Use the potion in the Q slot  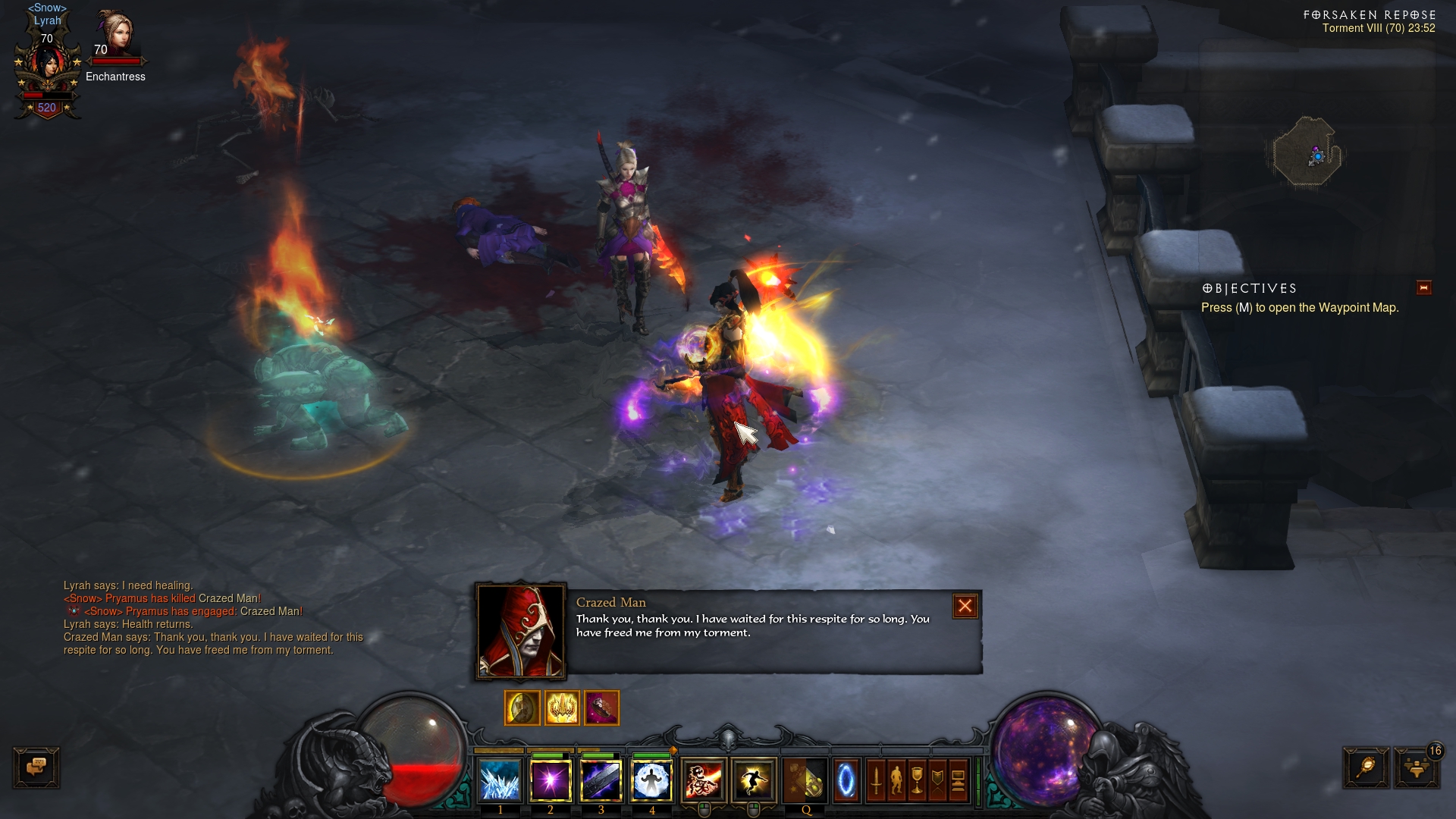coord(805,780)
